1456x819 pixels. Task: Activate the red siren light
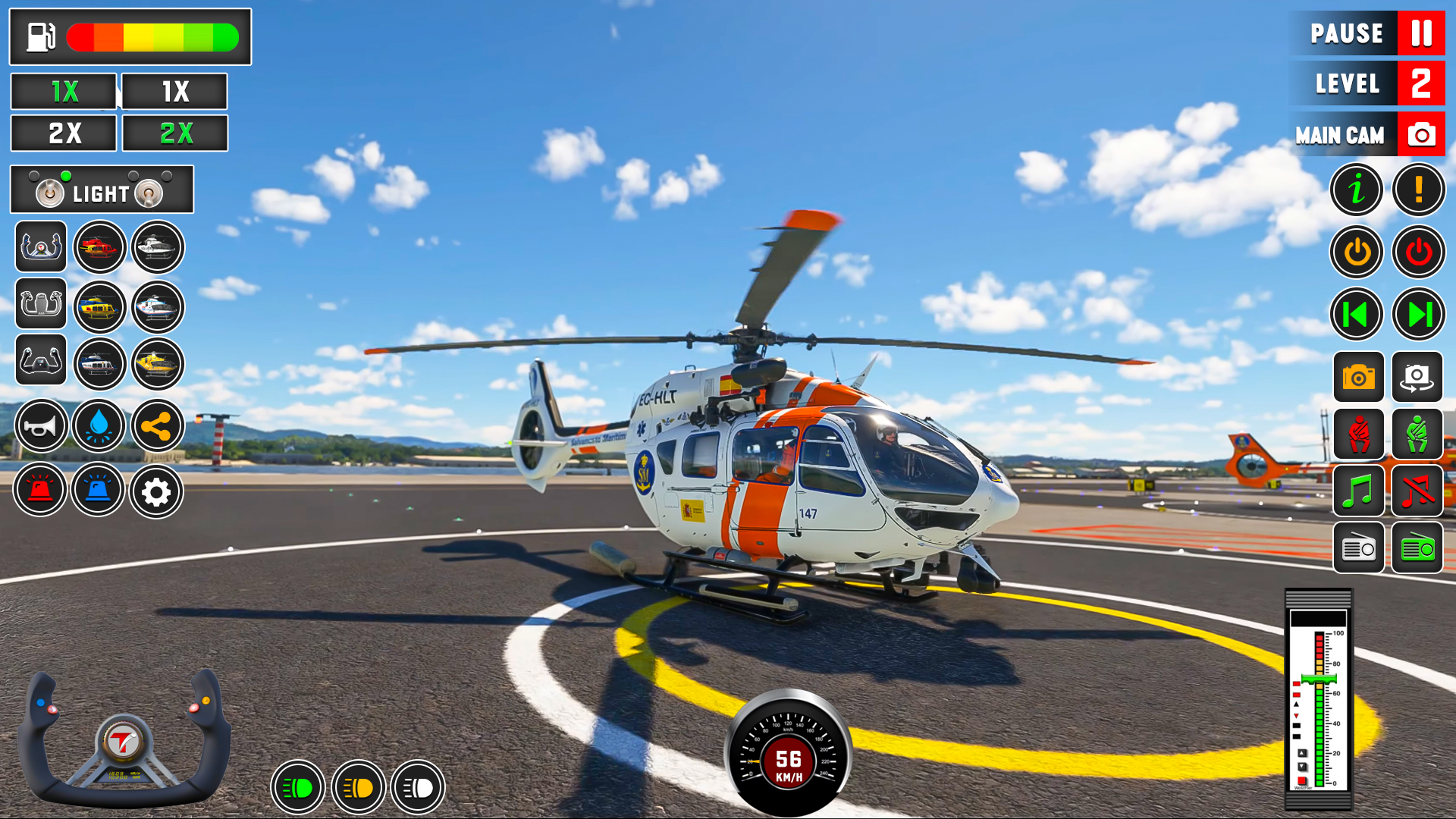(x=40, y=491)
